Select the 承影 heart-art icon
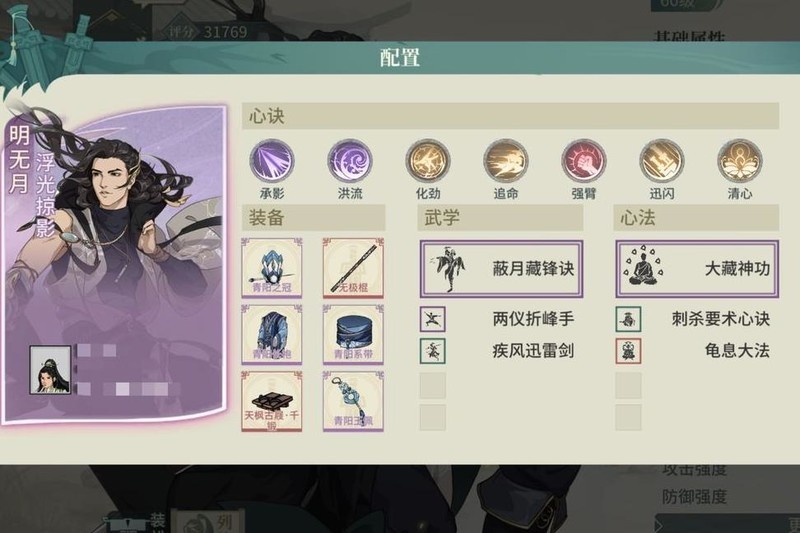Viewport: 800px width, 533px height. pos(272,160)
